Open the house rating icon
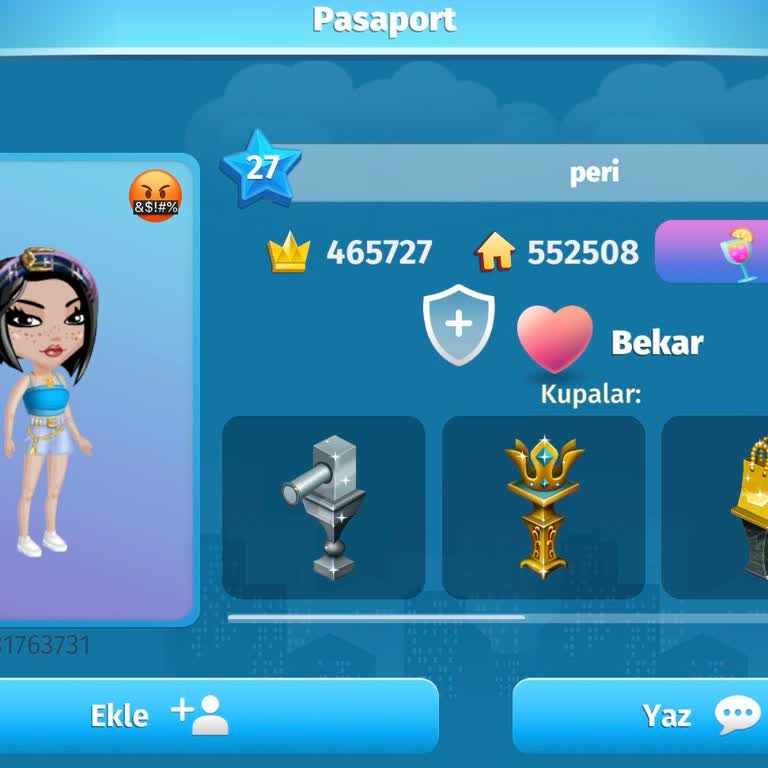Screen dimensions: 768x768 (495, 253)
